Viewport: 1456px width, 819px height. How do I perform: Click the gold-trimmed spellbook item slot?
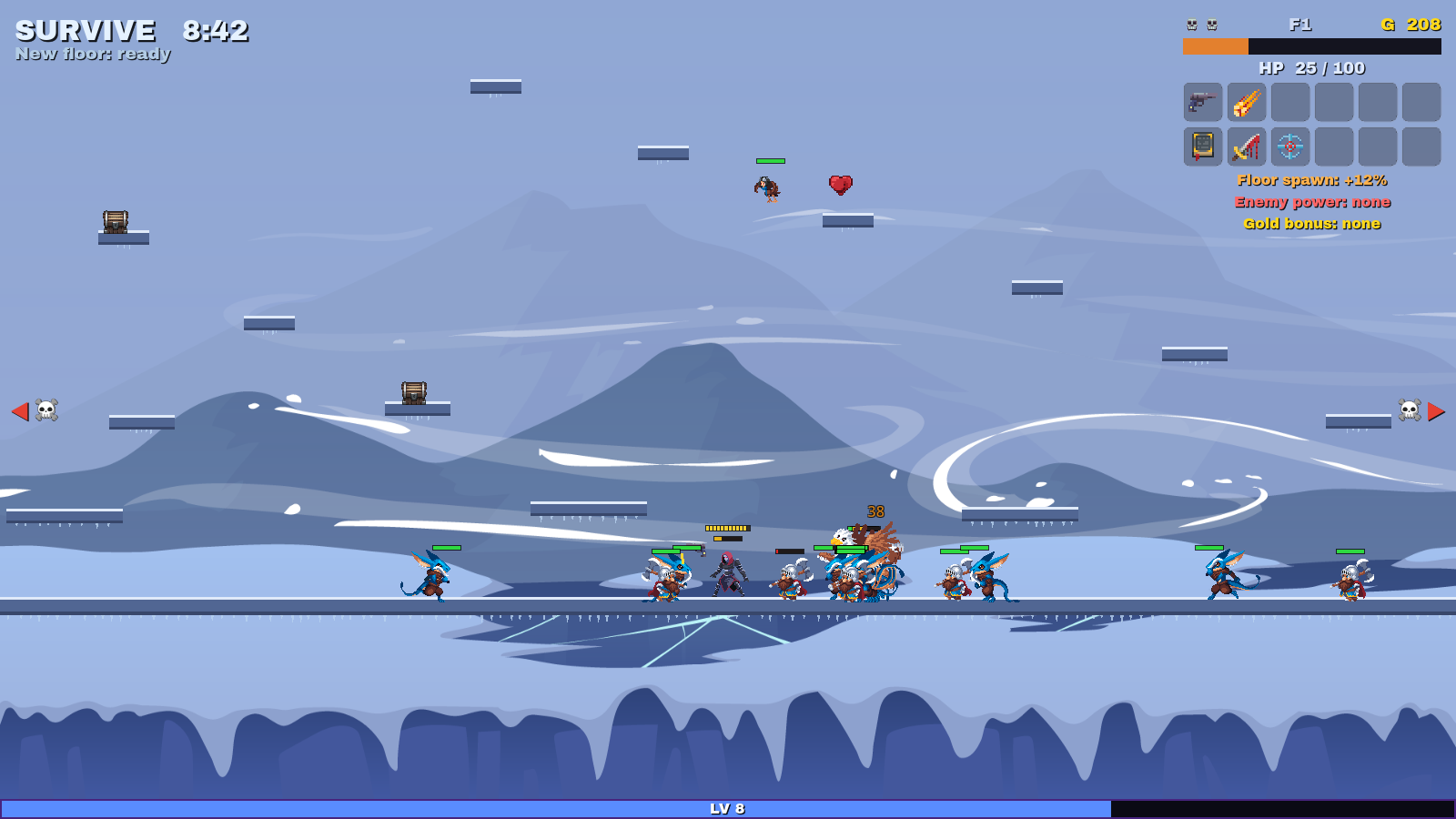click(x=1202, y=146)
